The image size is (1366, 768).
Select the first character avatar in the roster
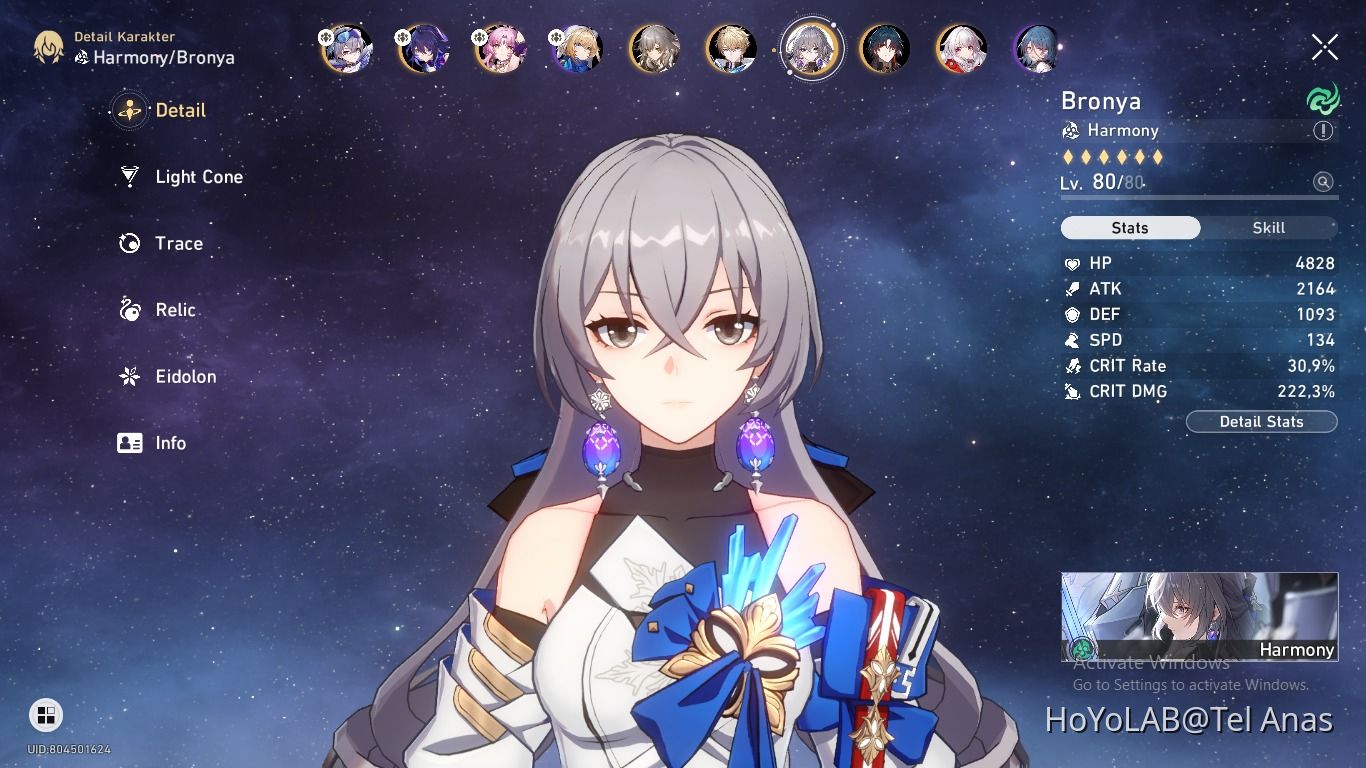345,48
